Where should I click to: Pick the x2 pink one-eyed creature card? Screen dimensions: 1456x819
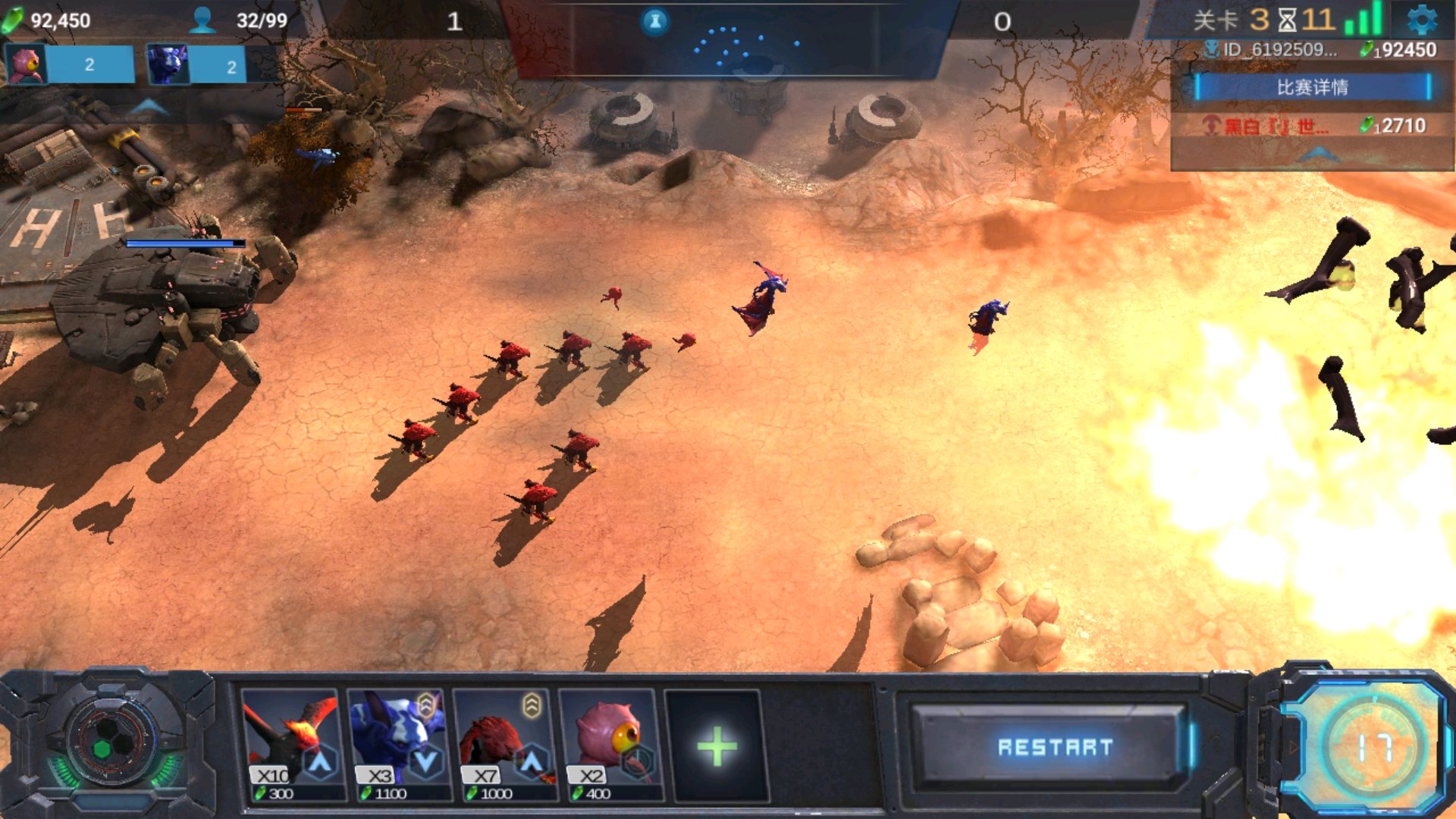click(x=608, y=745)
